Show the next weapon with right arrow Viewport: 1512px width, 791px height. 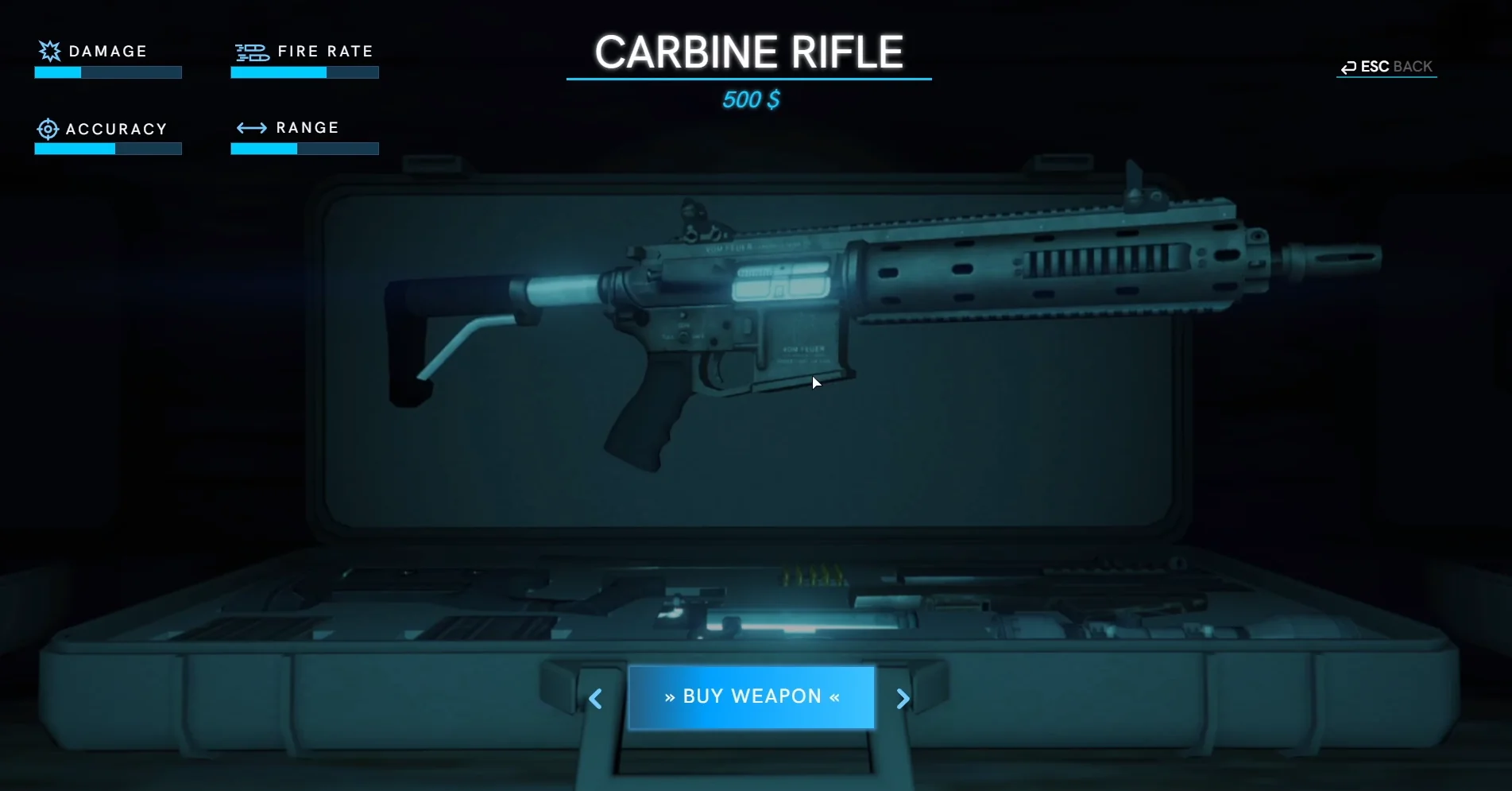tap(903, 699)
